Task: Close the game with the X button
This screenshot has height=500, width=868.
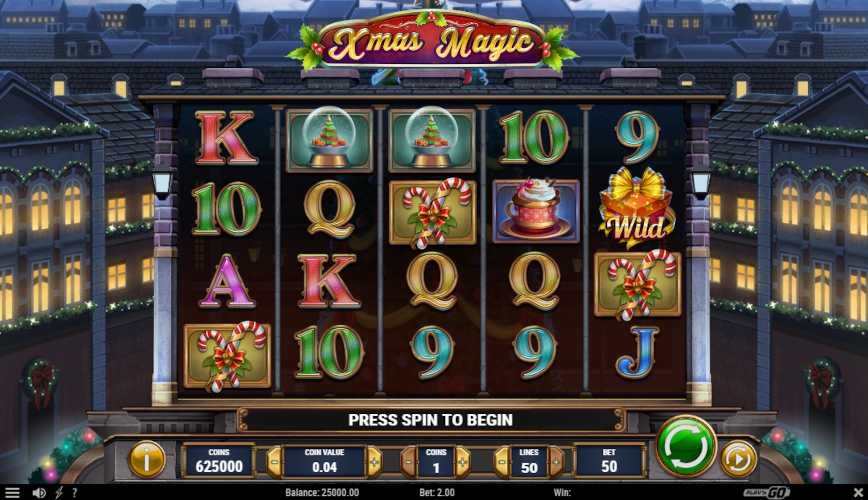Action: tap(858, 493)
